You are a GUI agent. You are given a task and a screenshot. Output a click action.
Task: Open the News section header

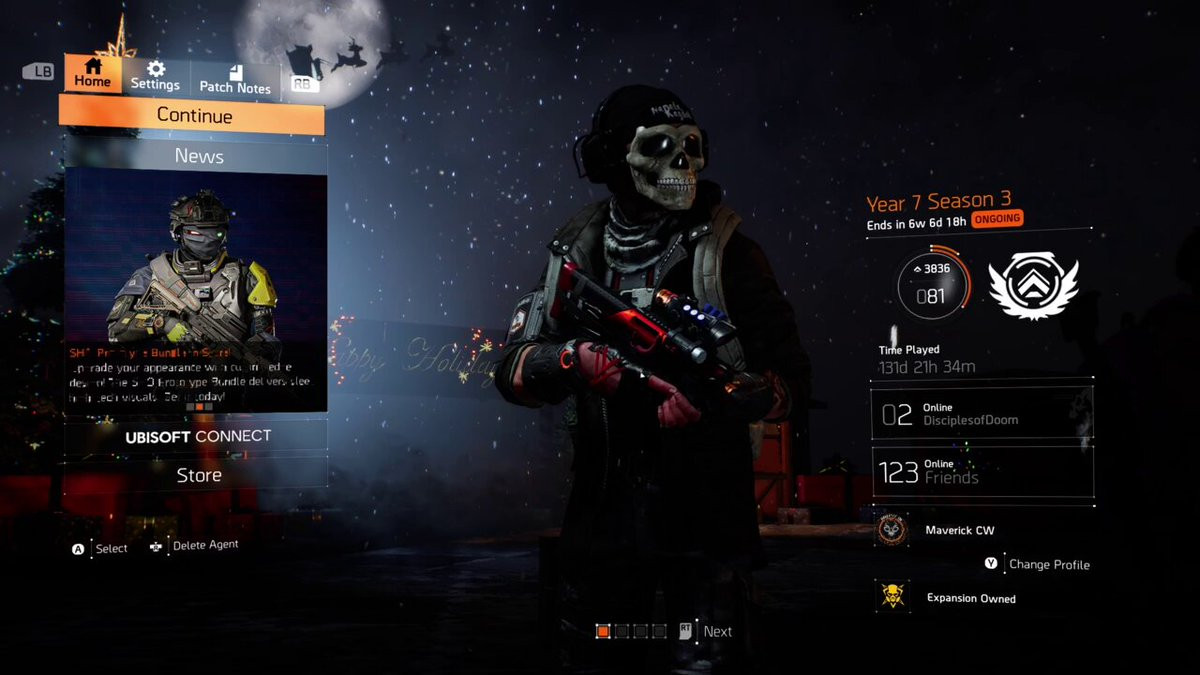point(197,156)
